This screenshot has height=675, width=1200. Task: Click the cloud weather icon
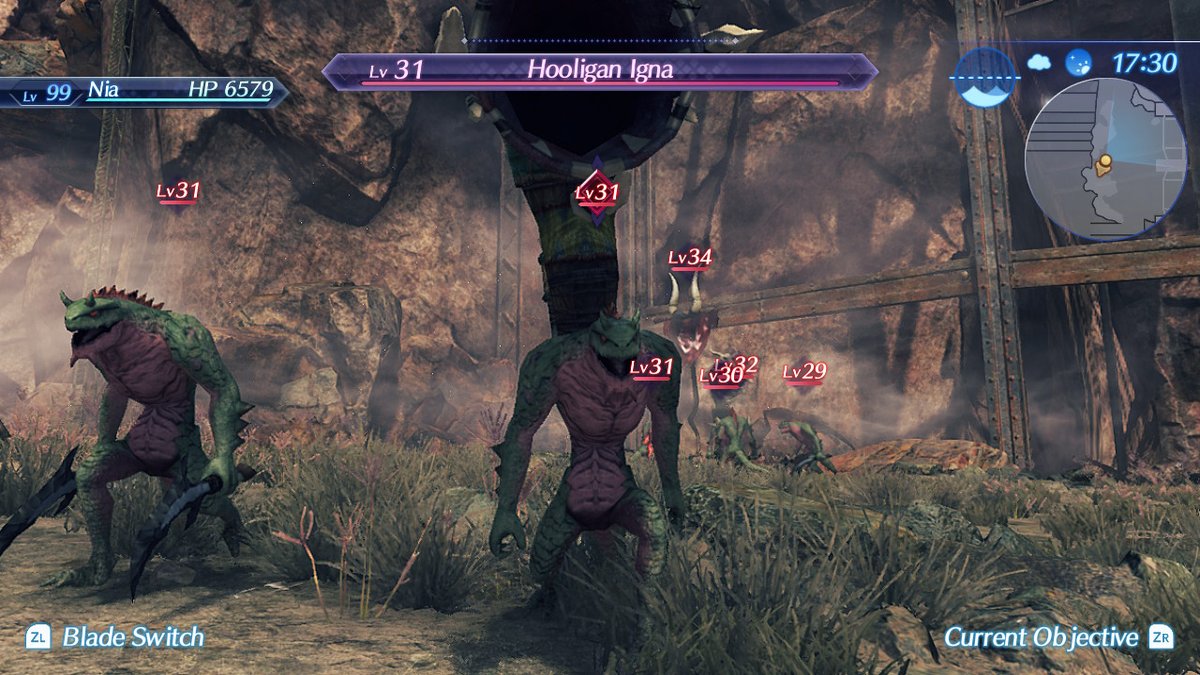[1040, 63]
